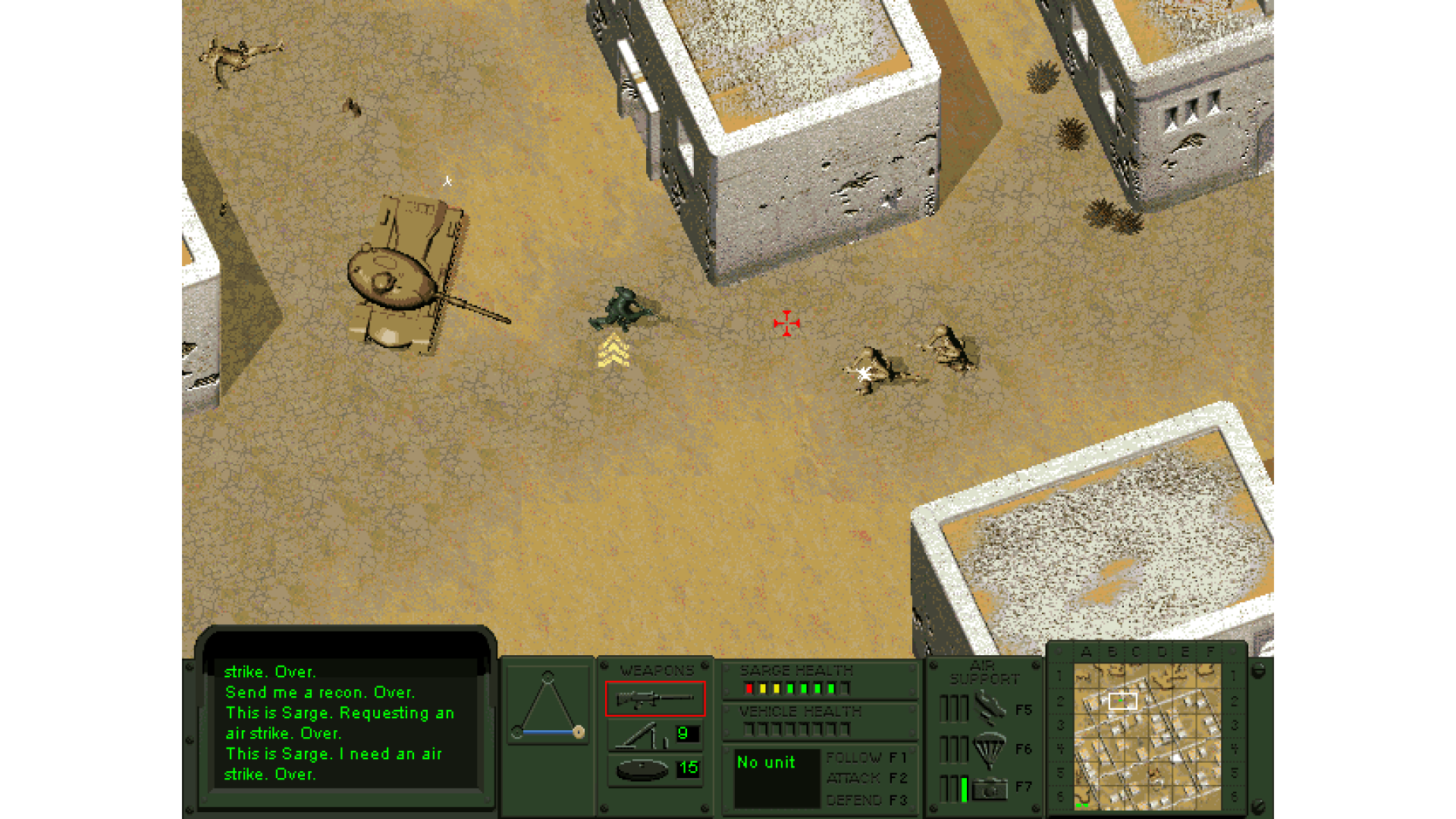This screenshot has width=1456, height=819.
Task: Issue the ATTACK unit command
Action: [866, 778]
